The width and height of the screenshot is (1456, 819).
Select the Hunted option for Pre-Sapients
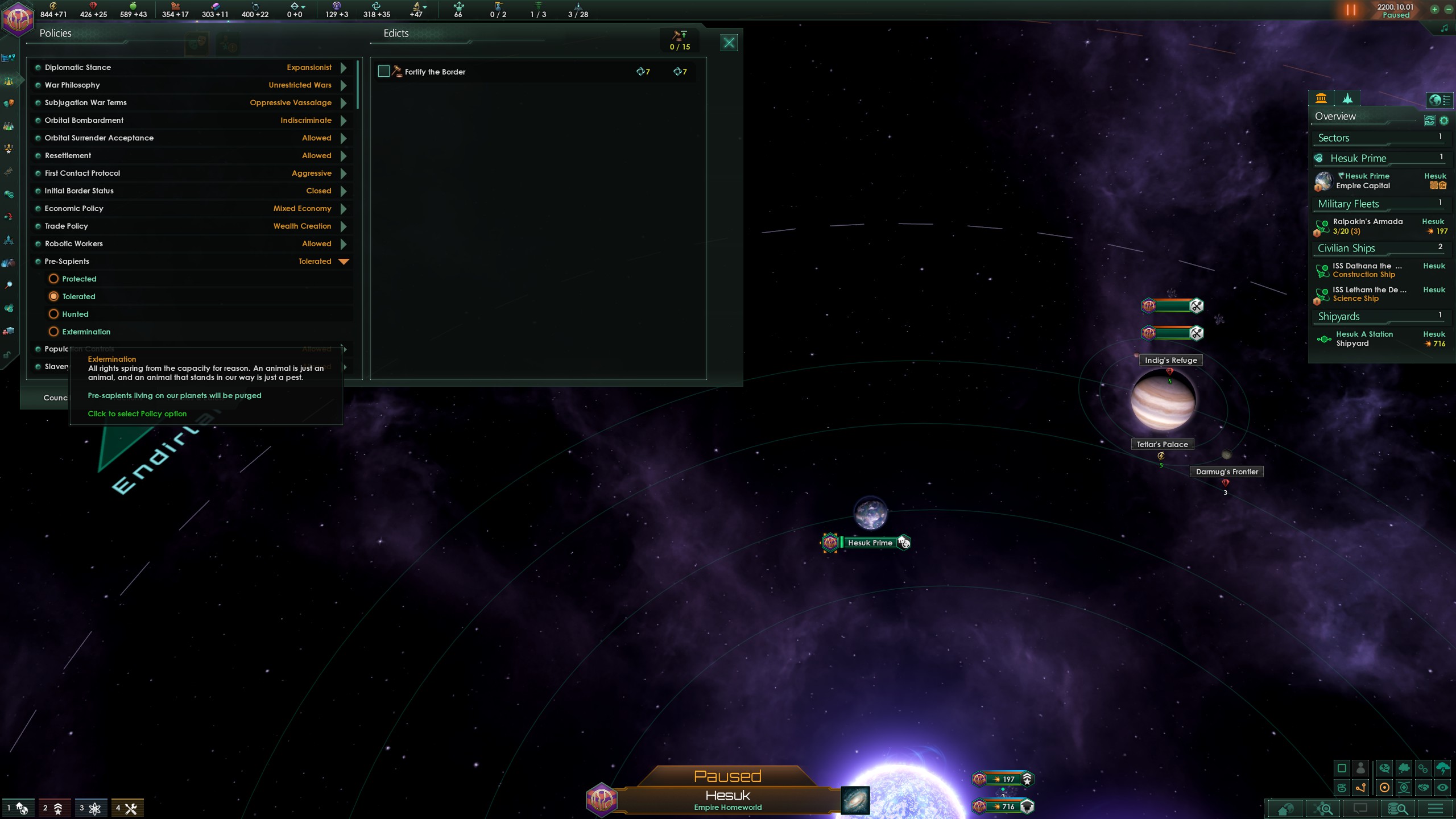click(54, 314)
